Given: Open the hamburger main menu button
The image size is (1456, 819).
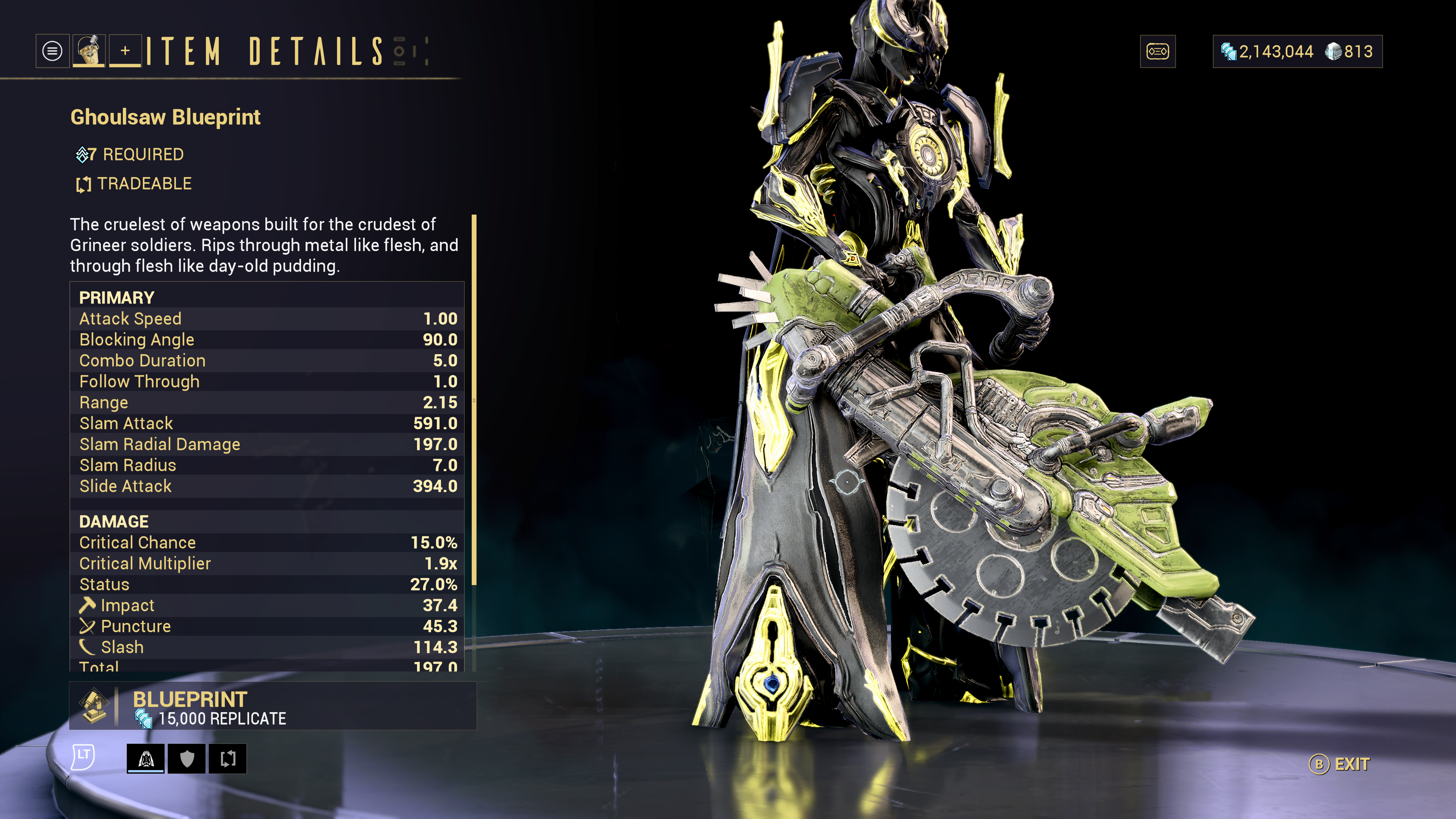Looking at the screenshot, I should tap(52, 52).
